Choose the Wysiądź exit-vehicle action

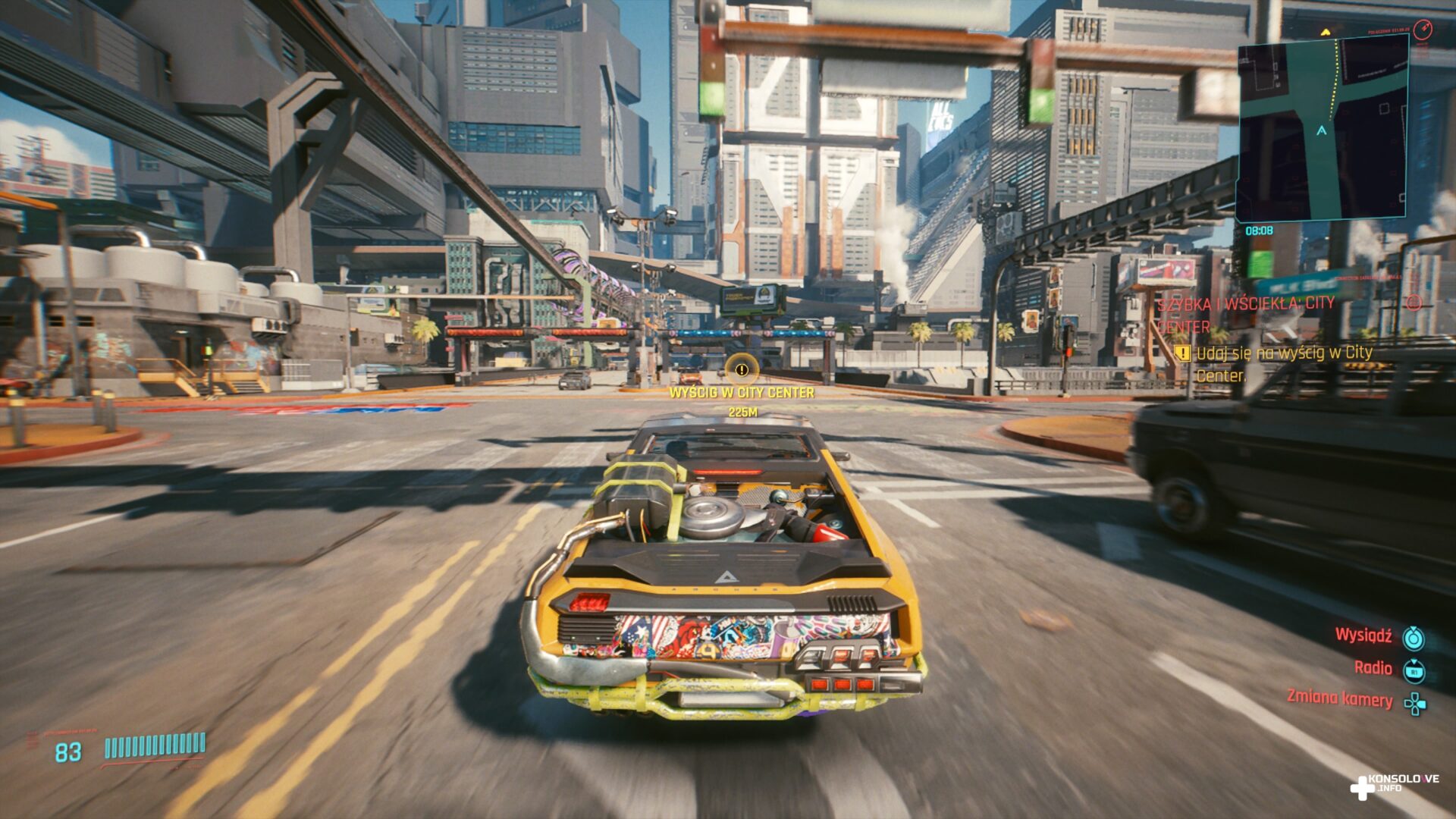click(x=1363, y=635)
